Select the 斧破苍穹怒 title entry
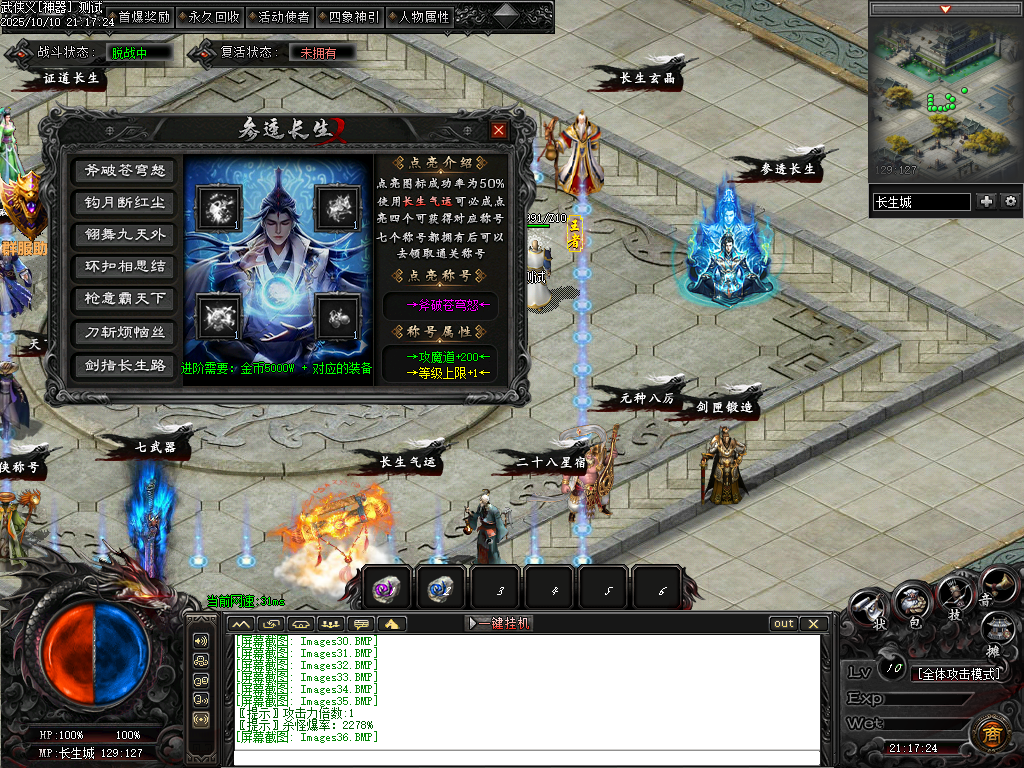Viewport: 1024px width, 768px height. 124,171
